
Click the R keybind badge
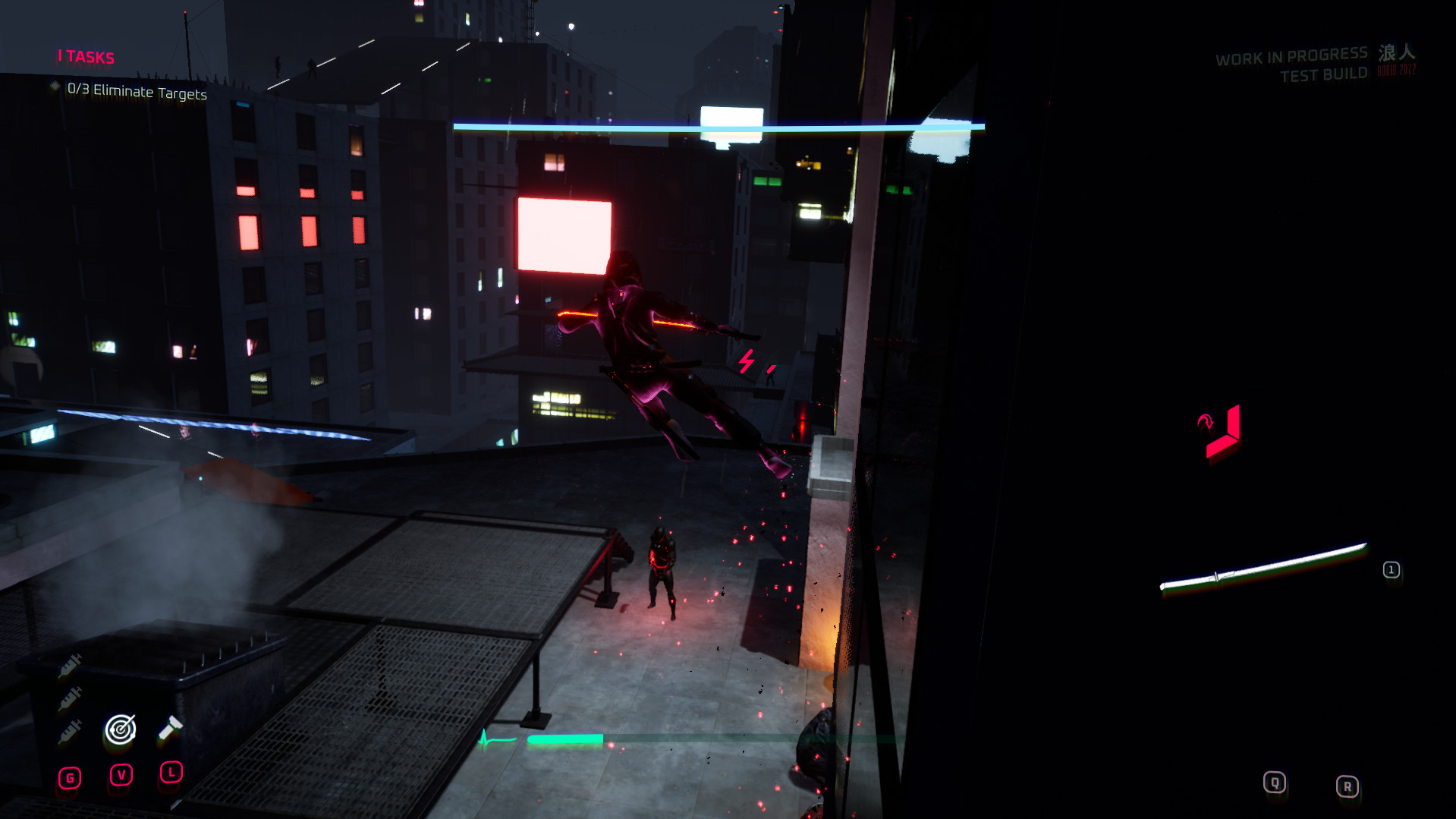point(1348,786)
